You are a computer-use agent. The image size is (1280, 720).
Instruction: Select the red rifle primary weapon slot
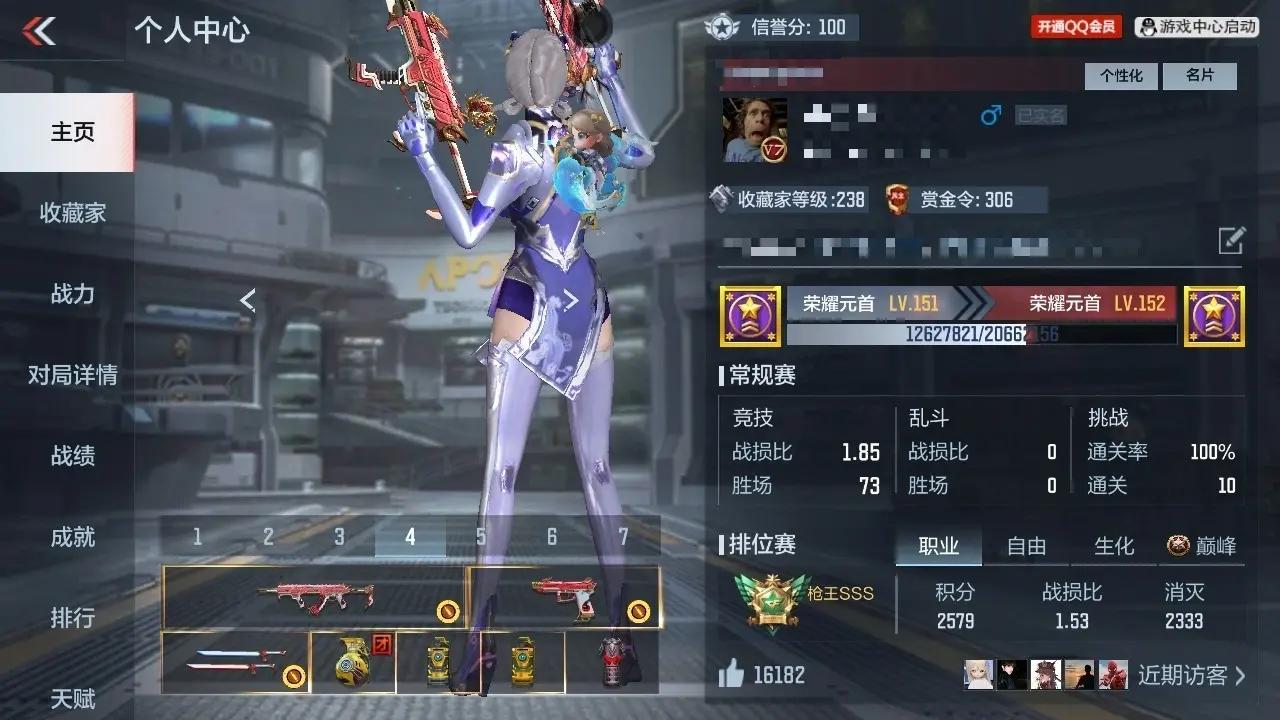coord(312,598)
